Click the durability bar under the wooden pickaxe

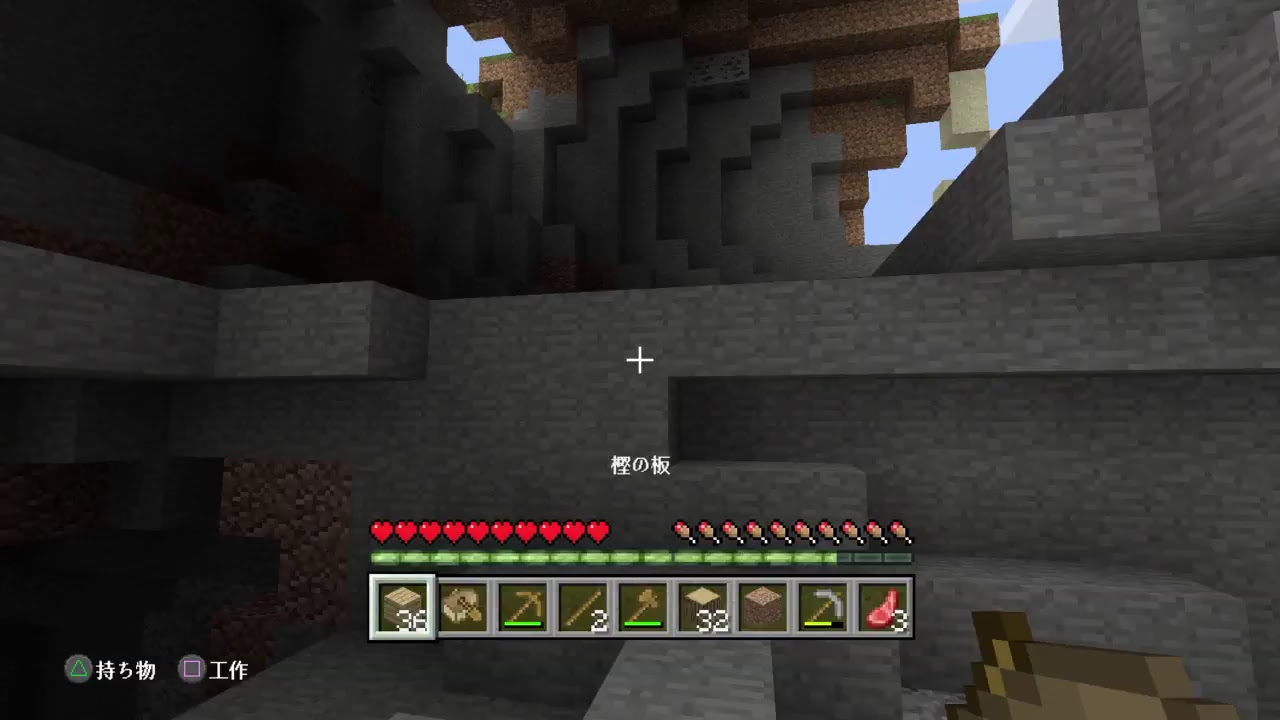524,622
